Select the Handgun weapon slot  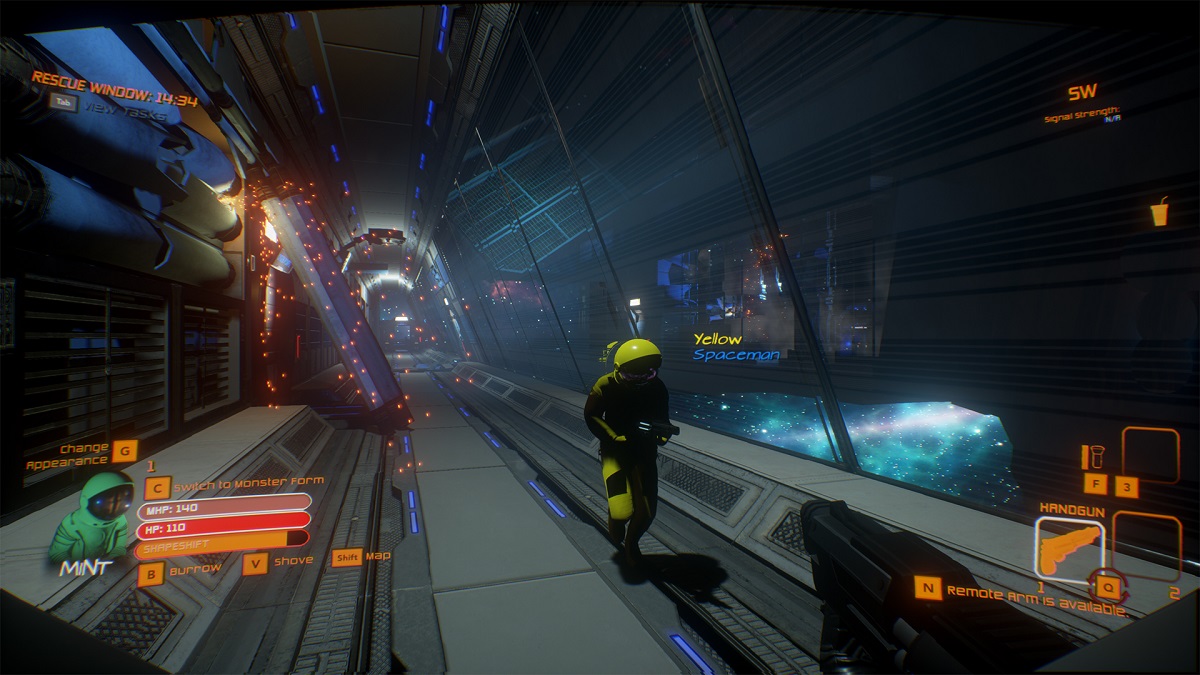(x=1070, y=546)
